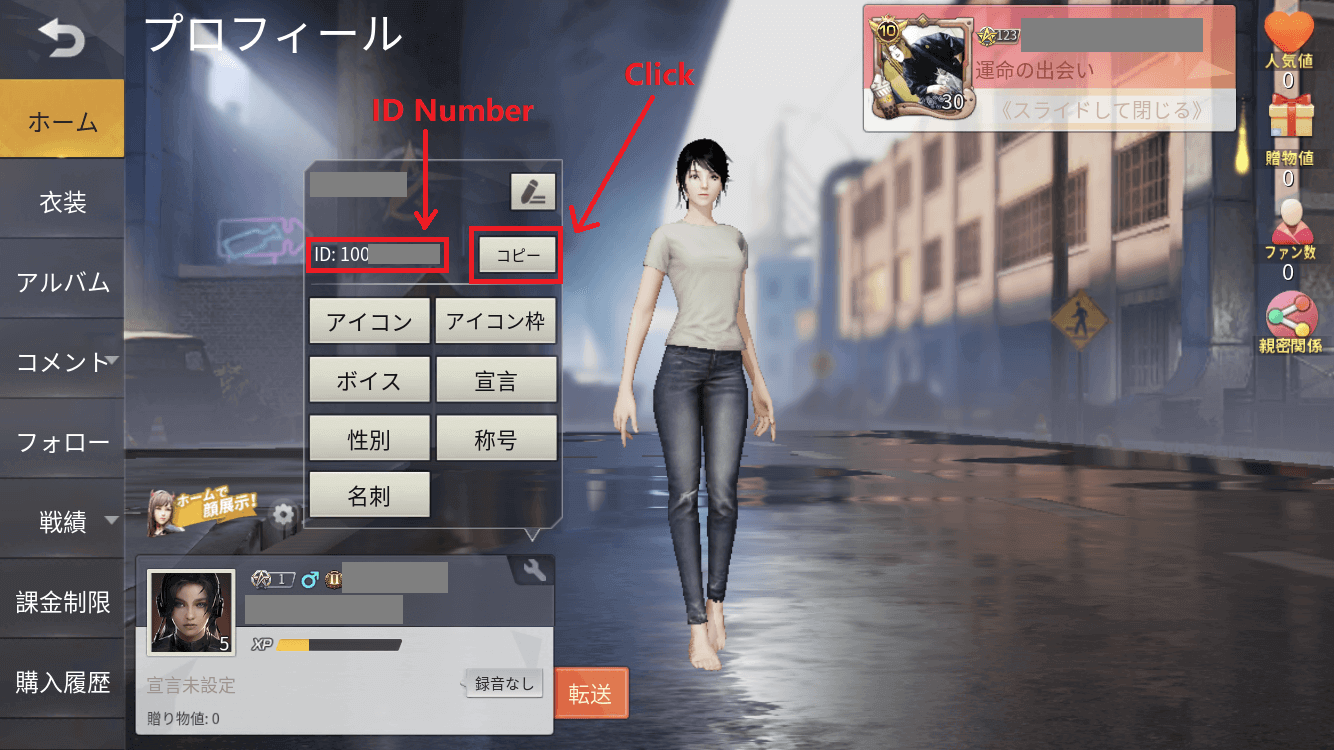Open the 課金制限 section
This screenshot has height=750, width=1334.
62,602
